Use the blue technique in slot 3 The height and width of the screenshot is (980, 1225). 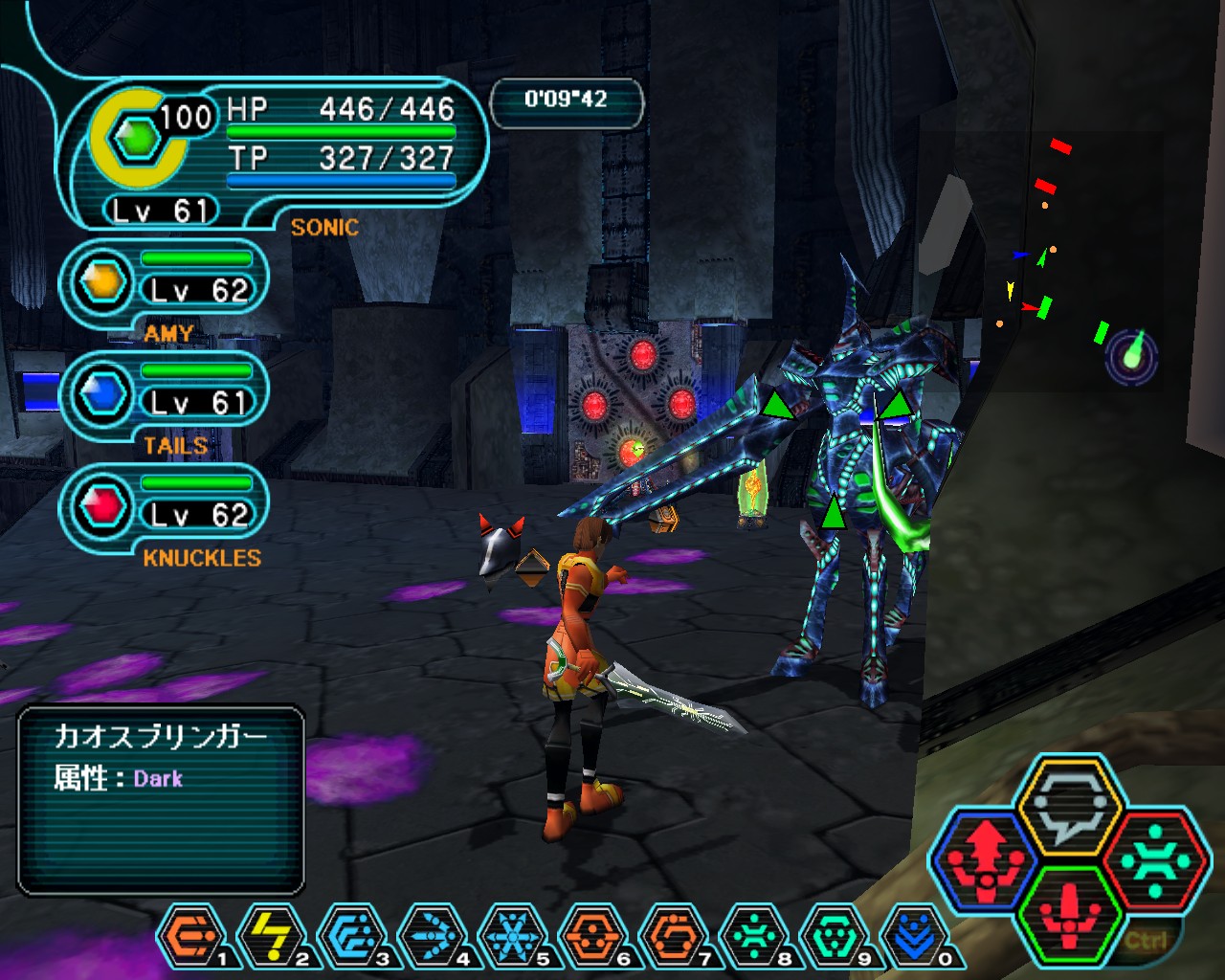tap(352, 936)
